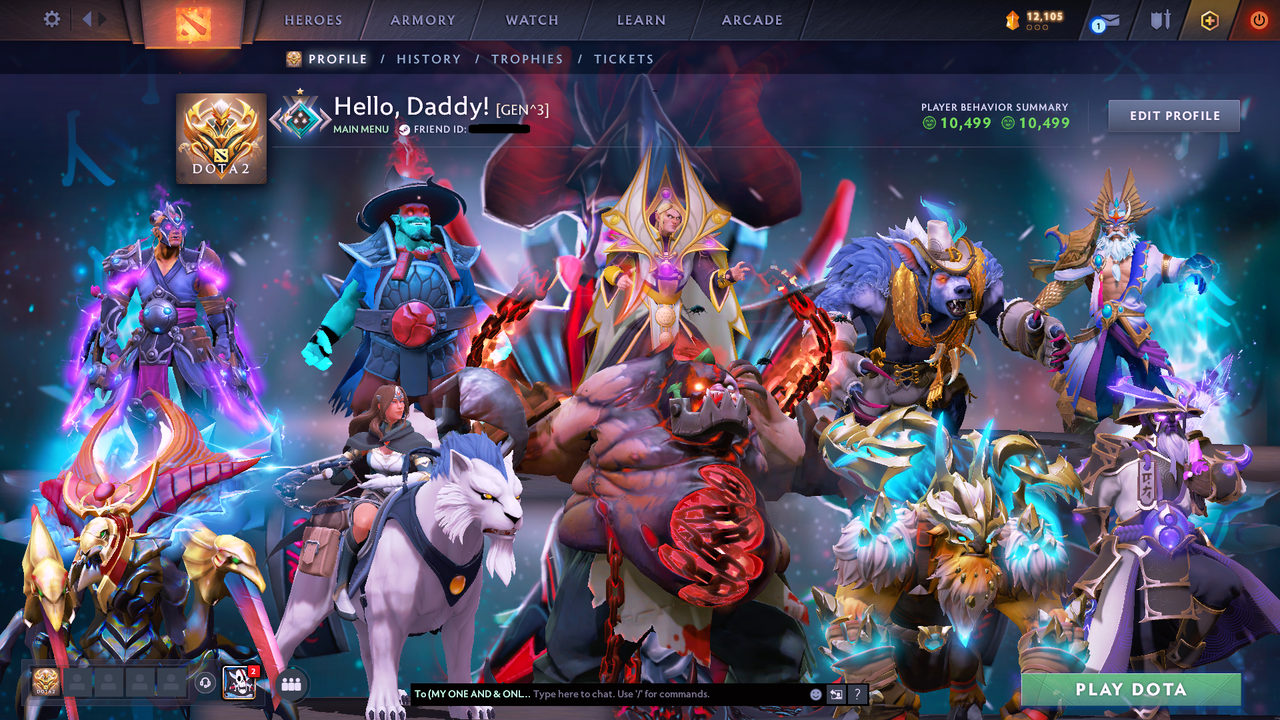Click the Dota Plus gold hexagon icon
The height and width of the screenshot is (720, 1280).
[x=1210, y=18]
